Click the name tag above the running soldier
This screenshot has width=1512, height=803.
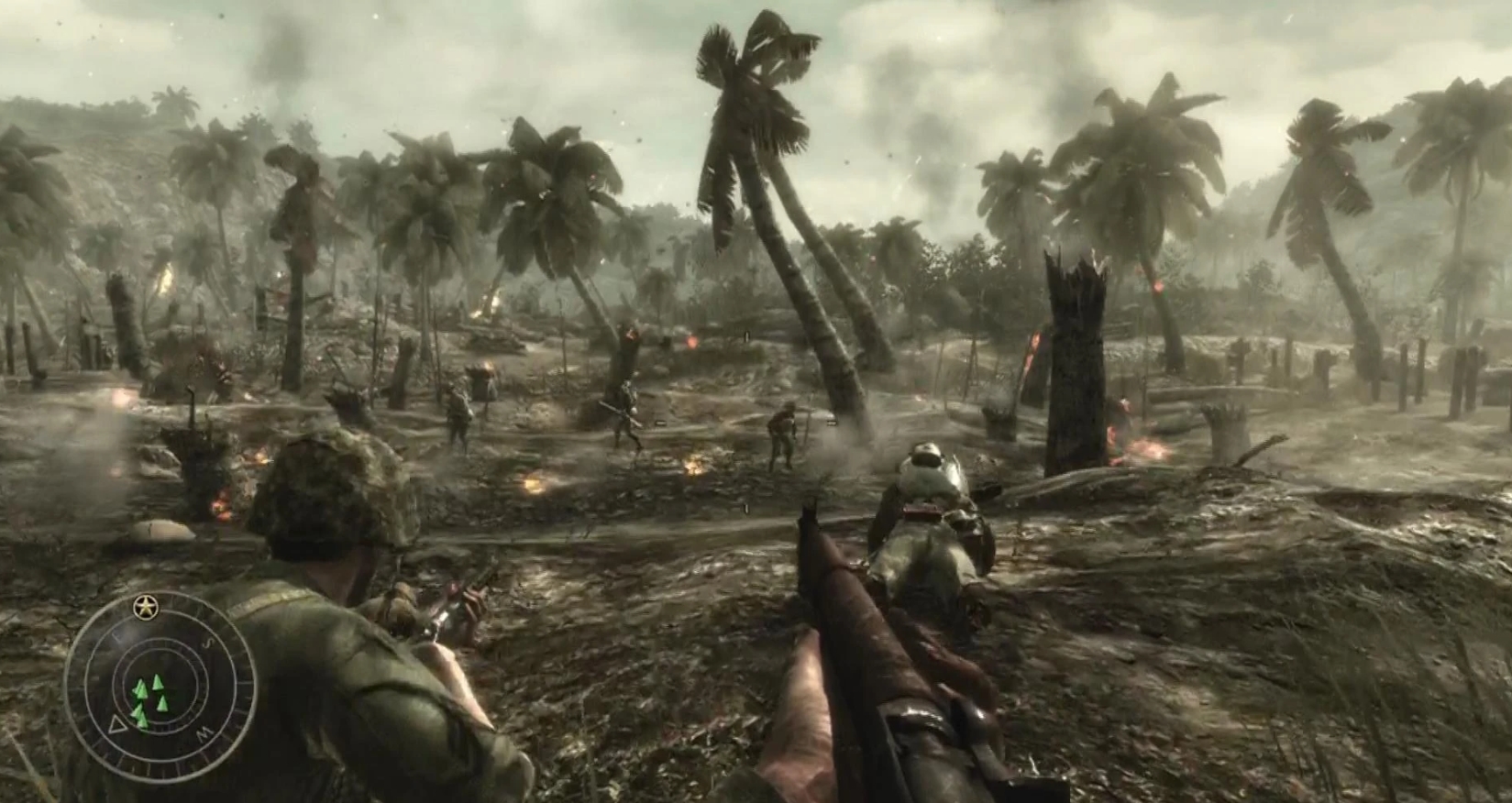[659, 423]
